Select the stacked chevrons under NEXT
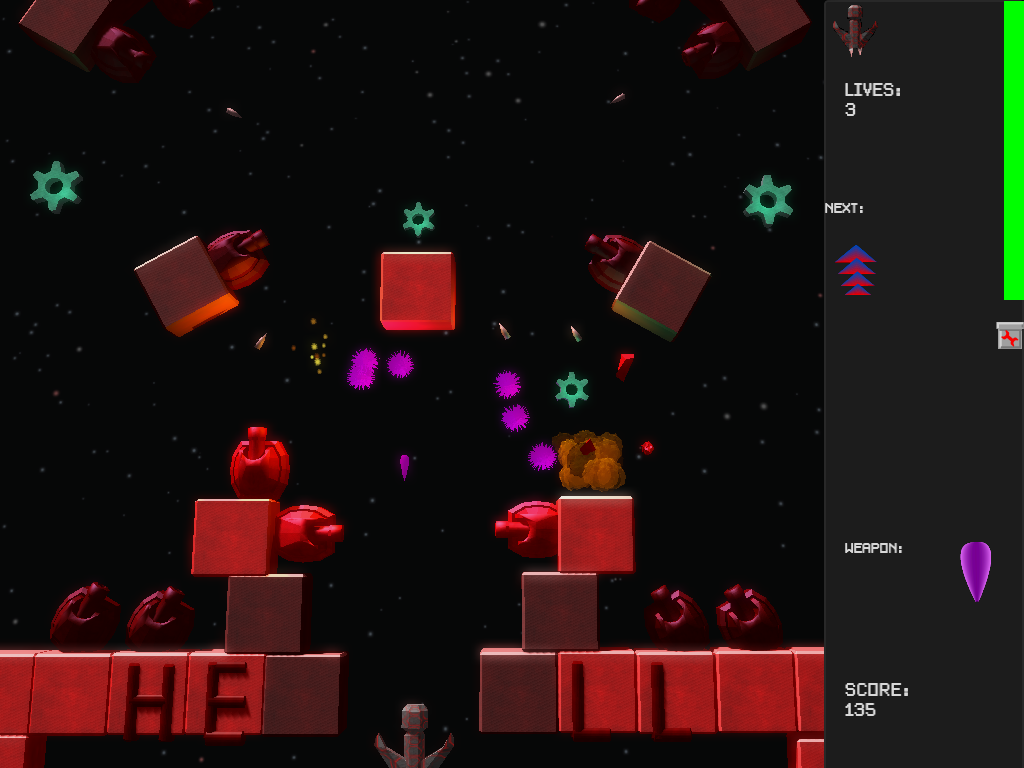This screenshot has height=768, width=1024. coord(856,270)
